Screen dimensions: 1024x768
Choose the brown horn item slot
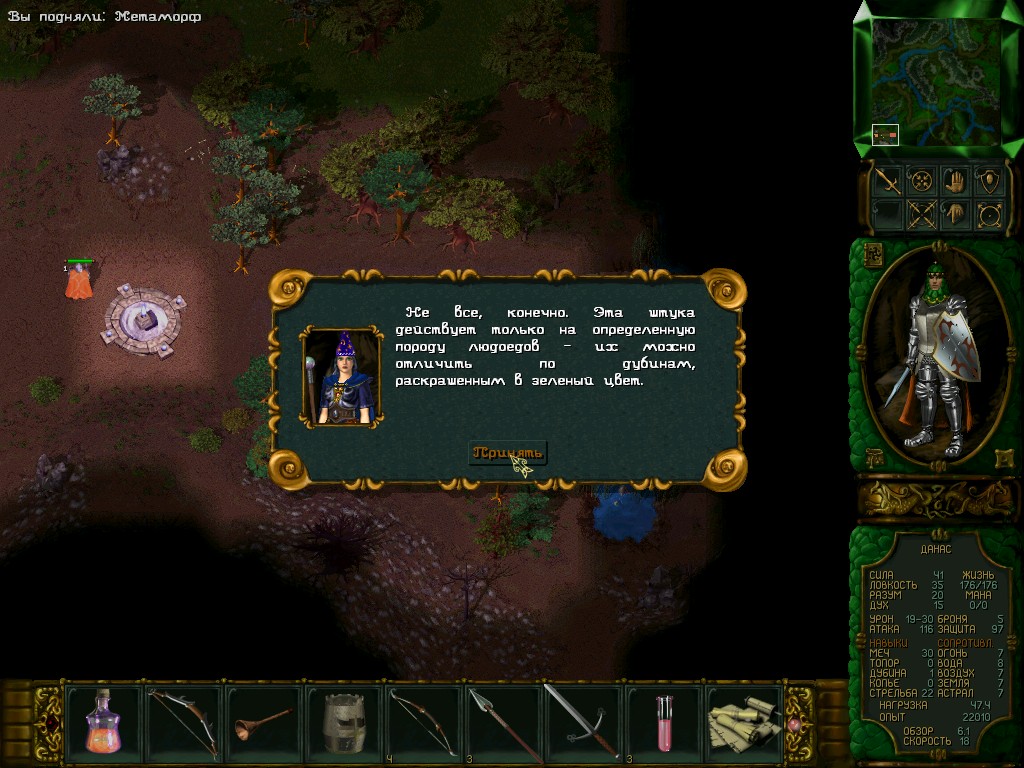[x=263, y=720]
